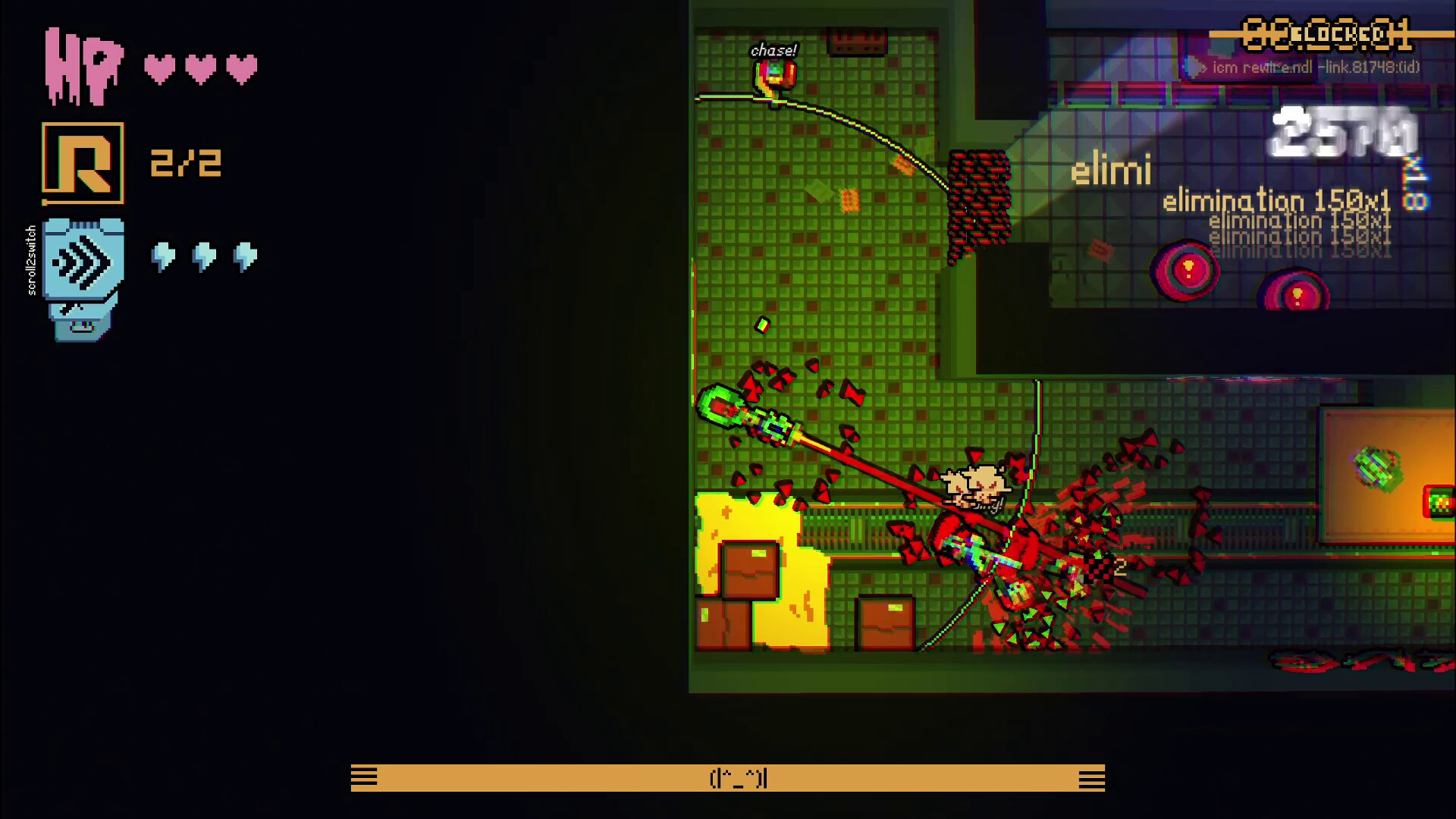The height and width of the screenshot is (819, 1456).
Task: Click the first blue lightning charge icon
Action: (162, 258)
